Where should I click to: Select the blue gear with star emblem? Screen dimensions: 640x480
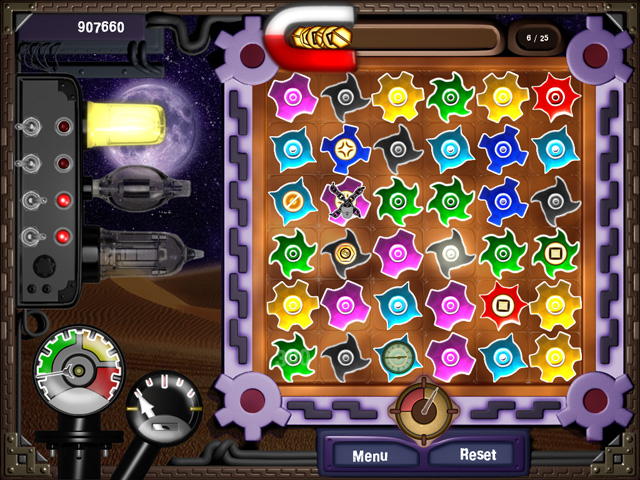[x=346, y=149]
